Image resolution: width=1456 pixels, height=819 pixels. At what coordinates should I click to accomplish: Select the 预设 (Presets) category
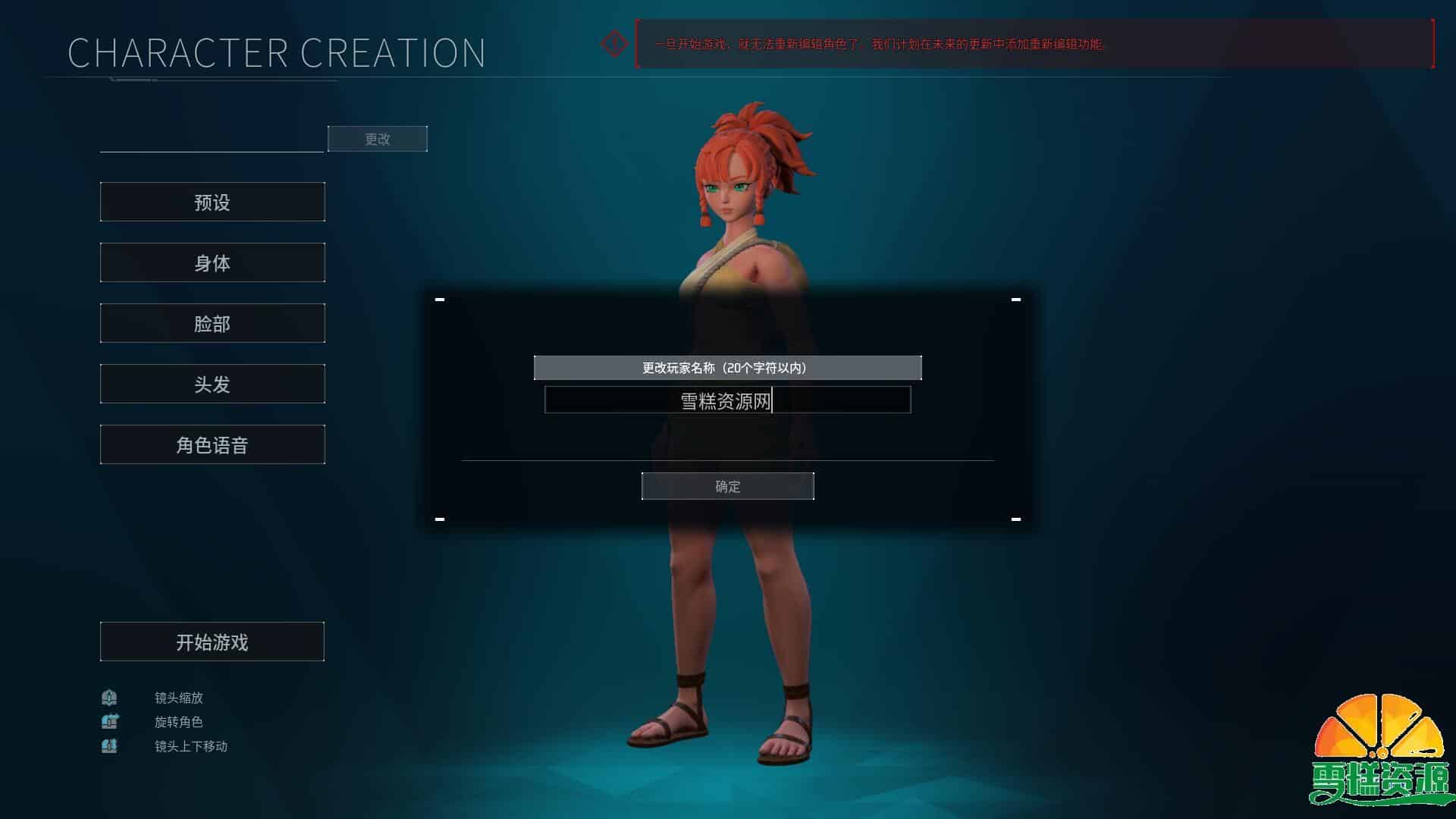212,202
